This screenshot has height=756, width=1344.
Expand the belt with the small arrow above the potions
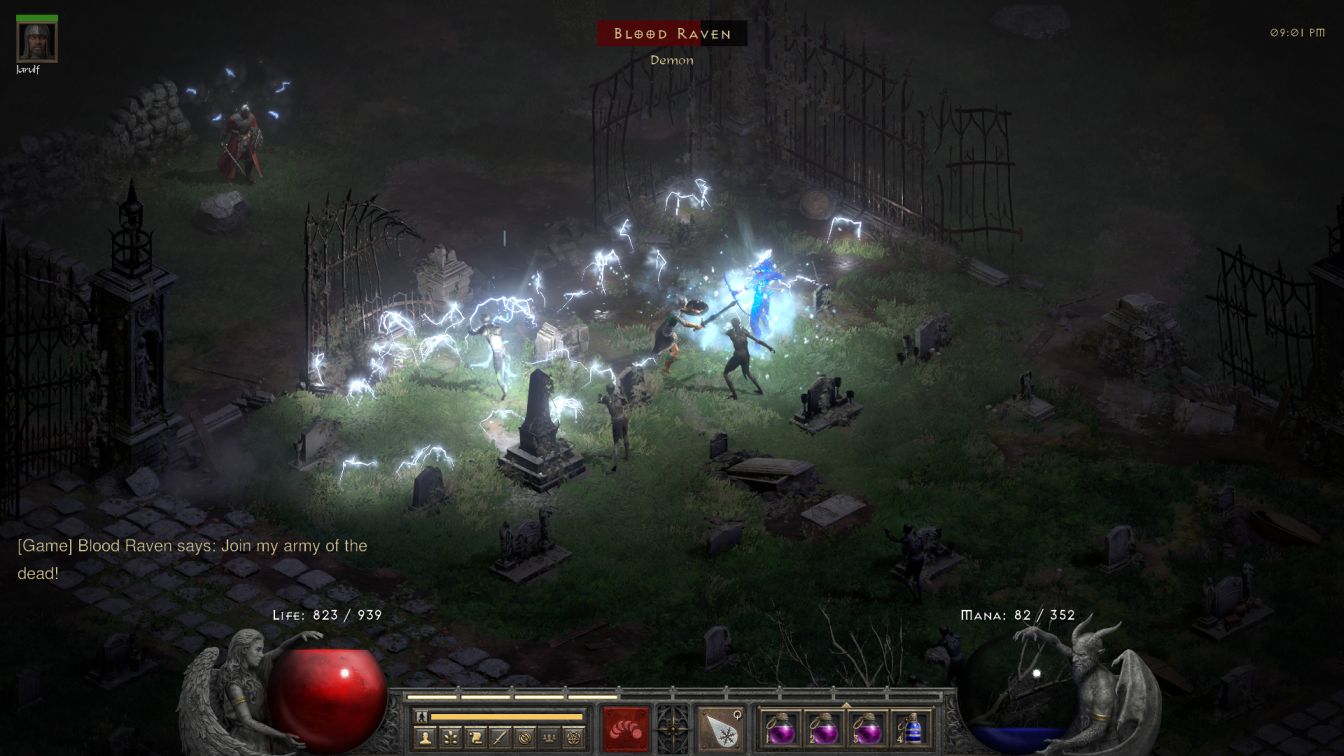pos(846,704)
